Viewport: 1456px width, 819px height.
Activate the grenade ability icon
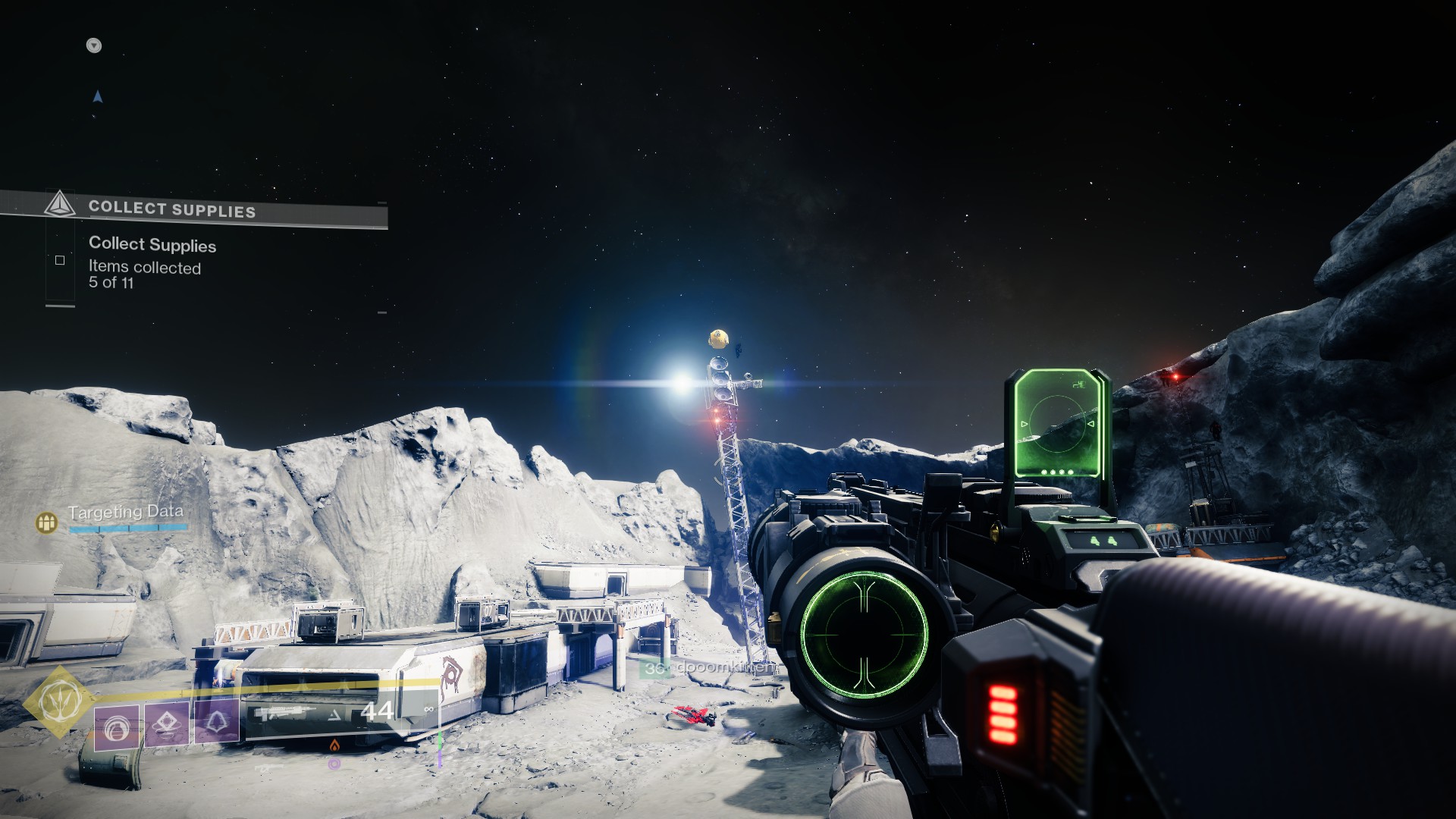tap(117, 727)
